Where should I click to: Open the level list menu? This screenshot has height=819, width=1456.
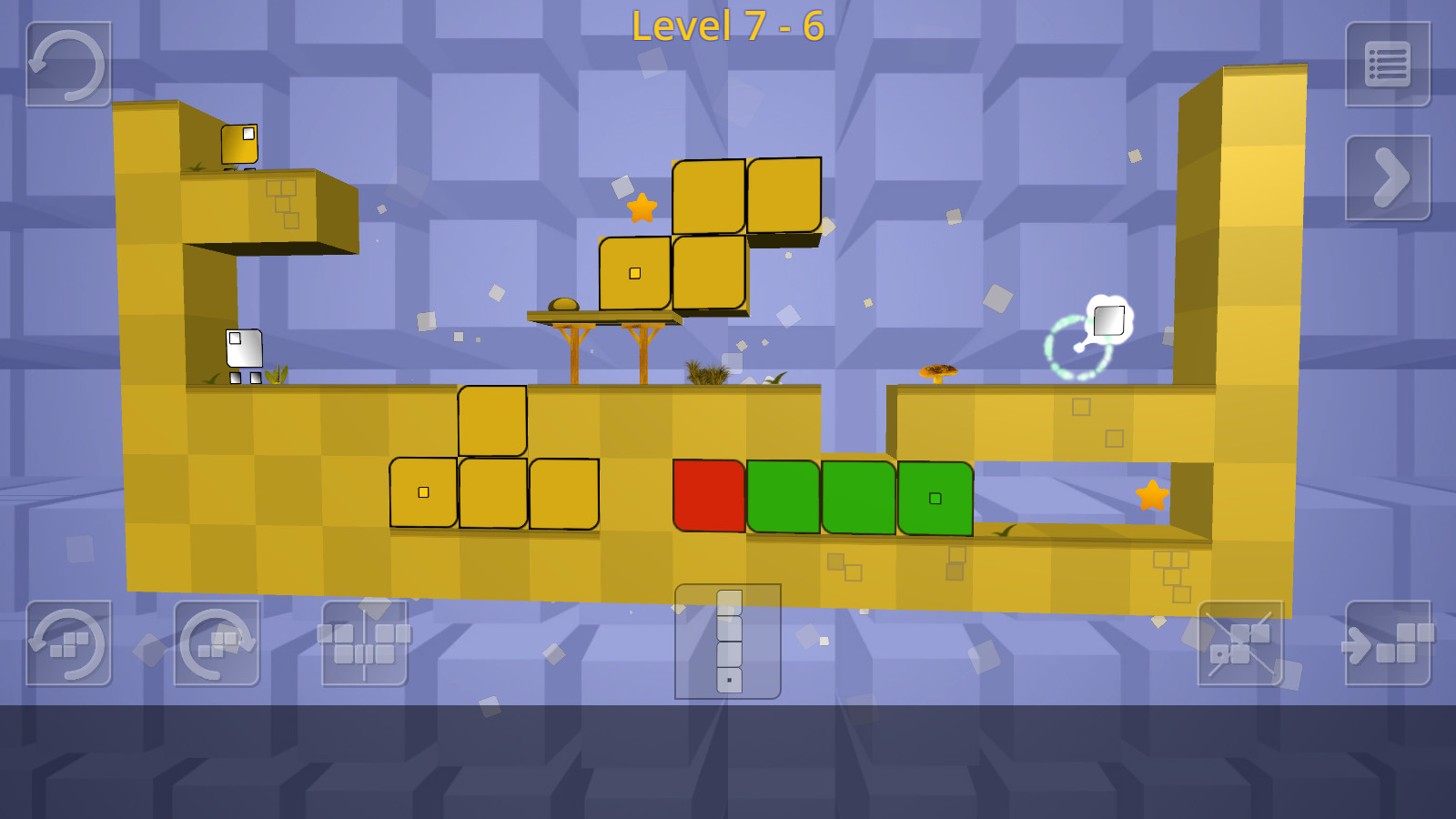tap(1388, 65)
